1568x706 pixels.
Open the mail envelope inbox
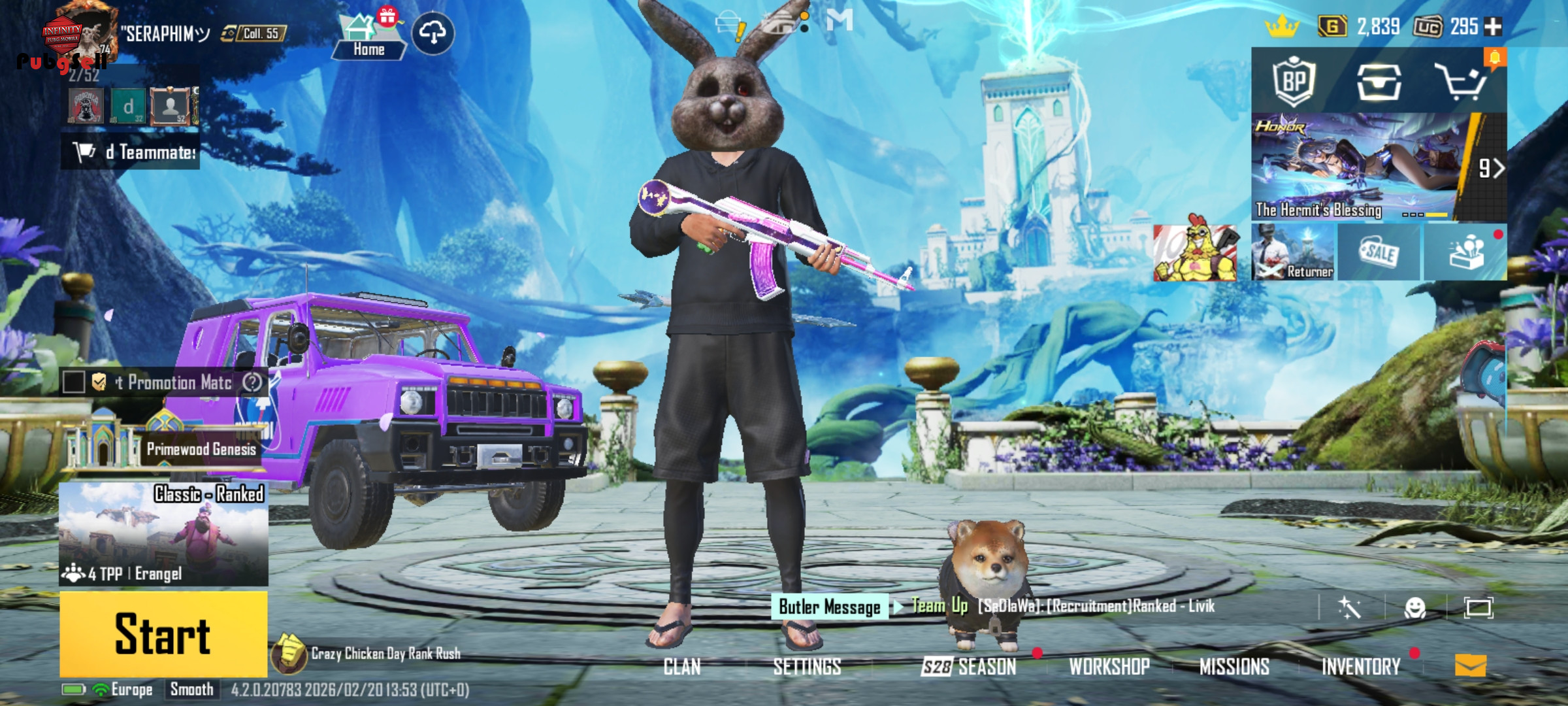(1471, 666)
